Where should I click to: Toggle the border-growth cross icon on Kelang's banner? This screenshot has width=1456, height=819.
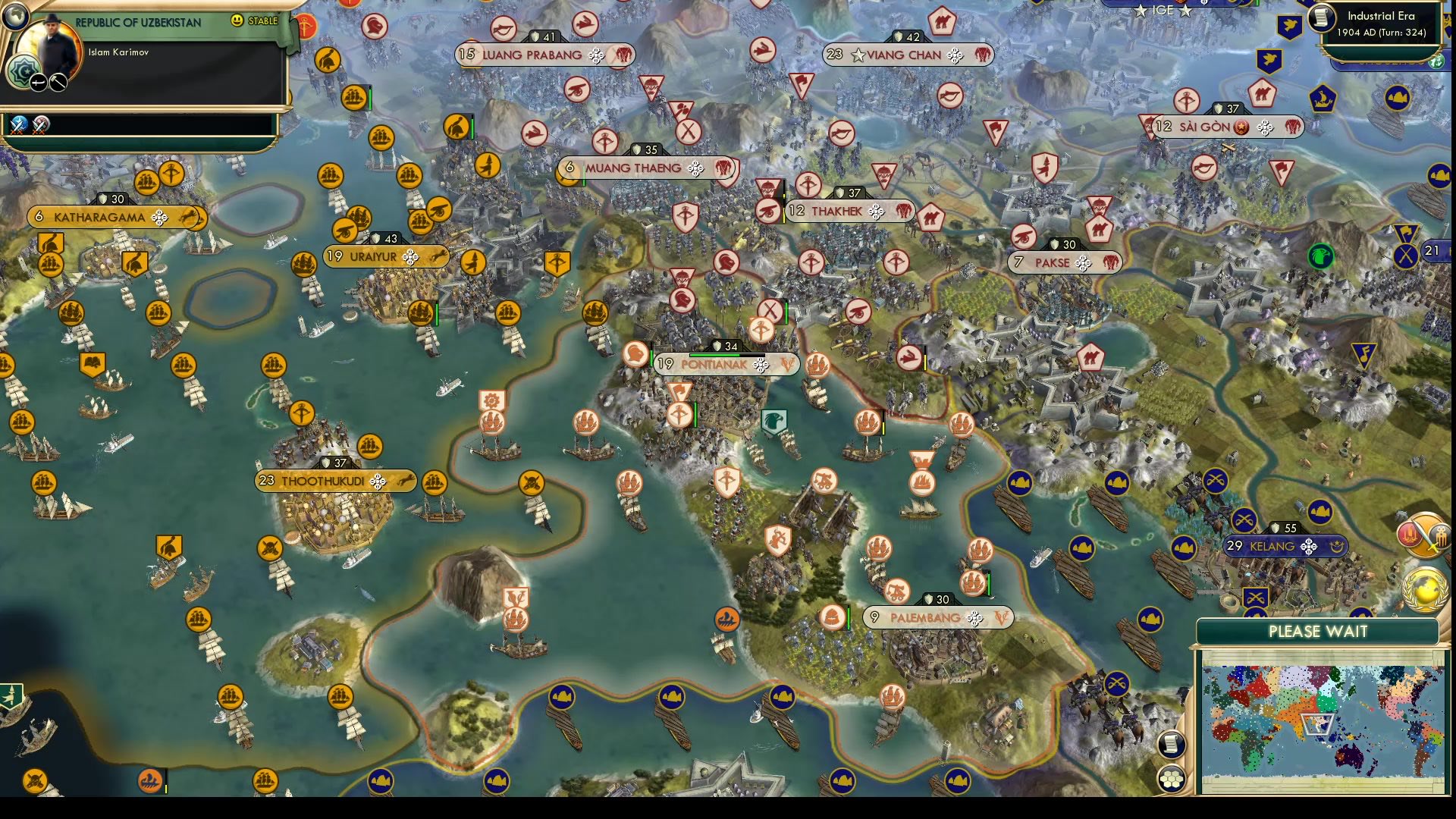(x=1307, y=546)
